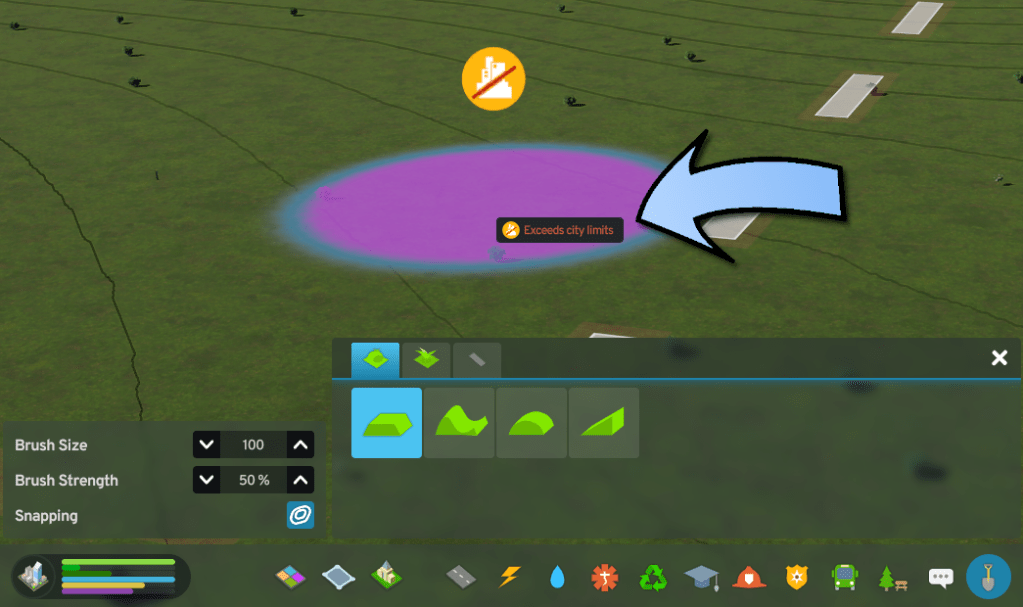Screen dimensions: 1023x607
Task: Toggle the Snapping option
Action: click(300, 515)
